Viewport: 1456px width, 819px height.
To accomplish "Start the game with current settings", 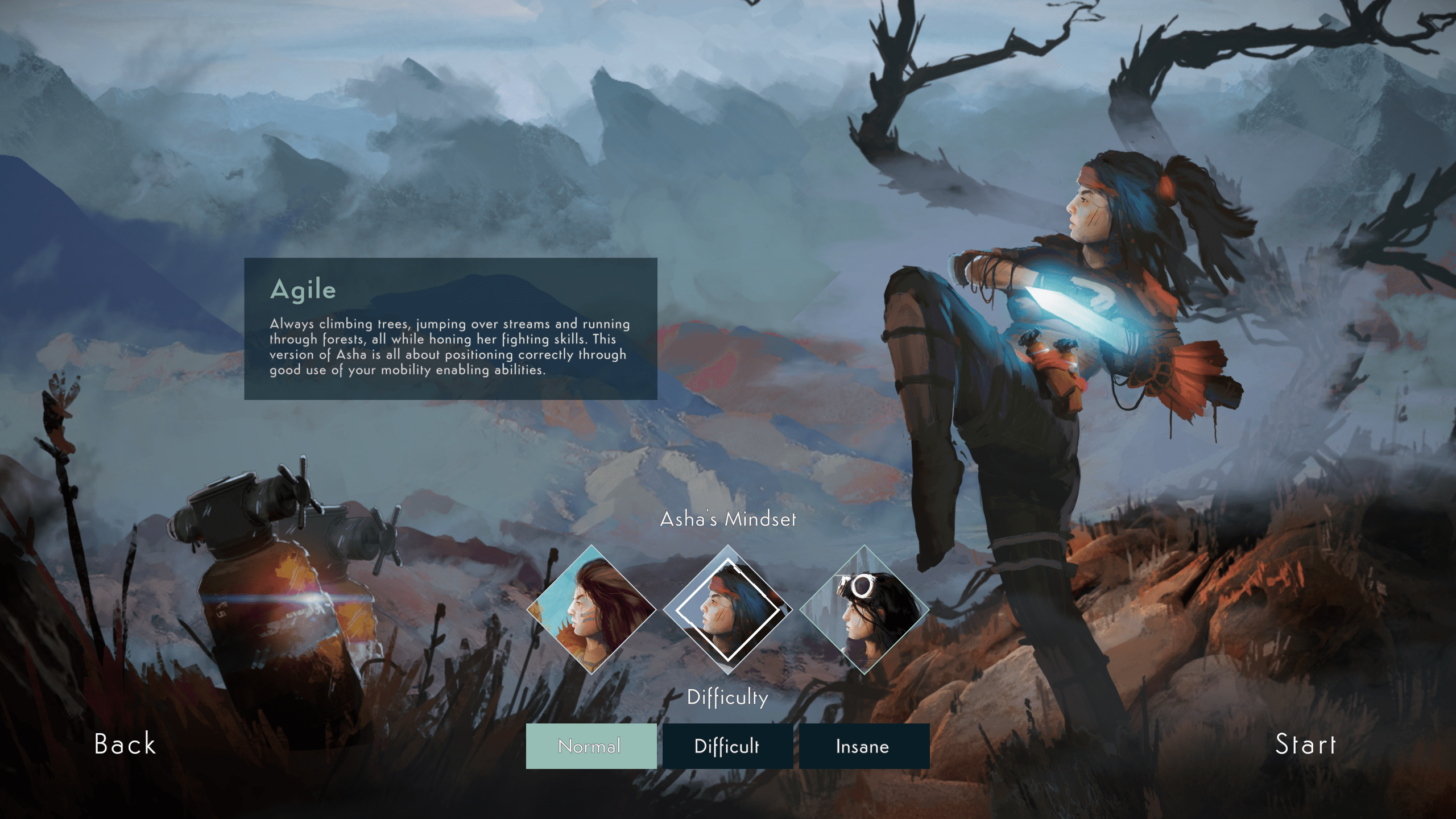I will (1305, 744).
